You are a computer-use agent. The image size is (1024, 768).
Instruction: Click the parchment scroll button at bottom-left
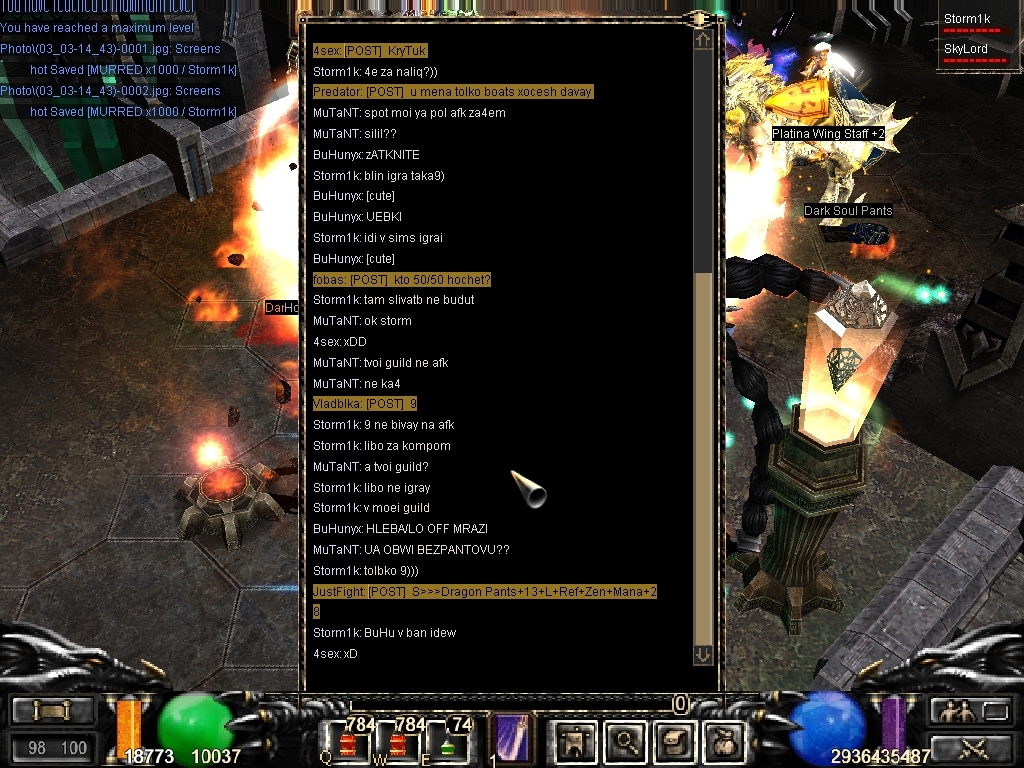tap(52, 711)
